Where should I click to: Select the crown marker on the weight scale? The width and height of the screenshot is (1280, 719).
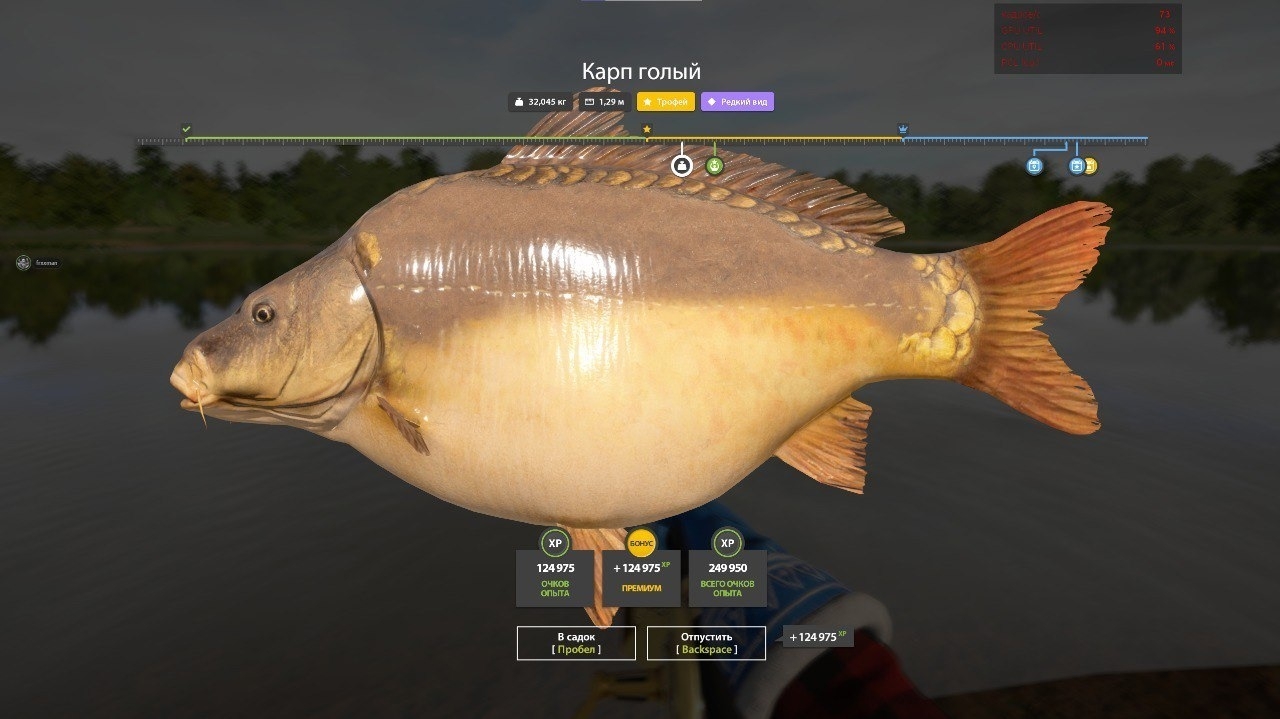(x=903, y=129)
